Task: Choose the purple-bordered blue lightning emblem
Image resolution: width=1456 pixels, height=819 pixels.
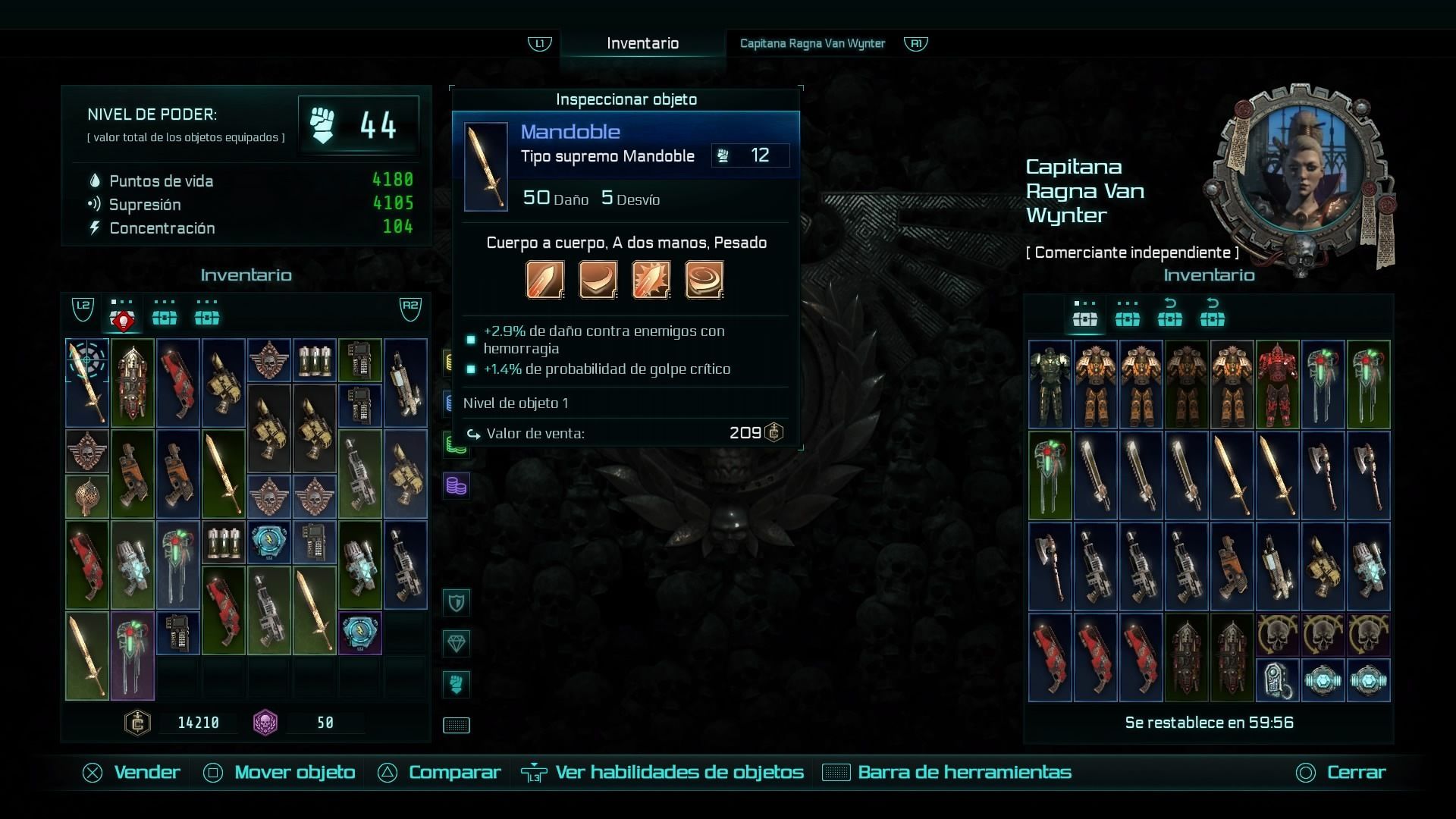Action: [360, 632]
